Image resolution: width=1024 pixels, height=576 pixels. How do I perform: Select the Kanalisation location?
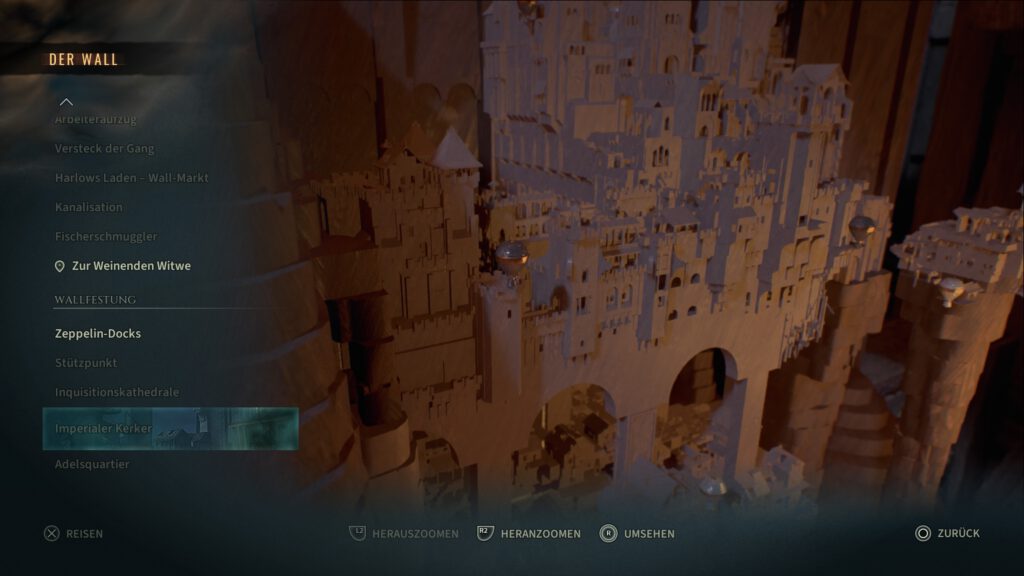click(89, 207)
